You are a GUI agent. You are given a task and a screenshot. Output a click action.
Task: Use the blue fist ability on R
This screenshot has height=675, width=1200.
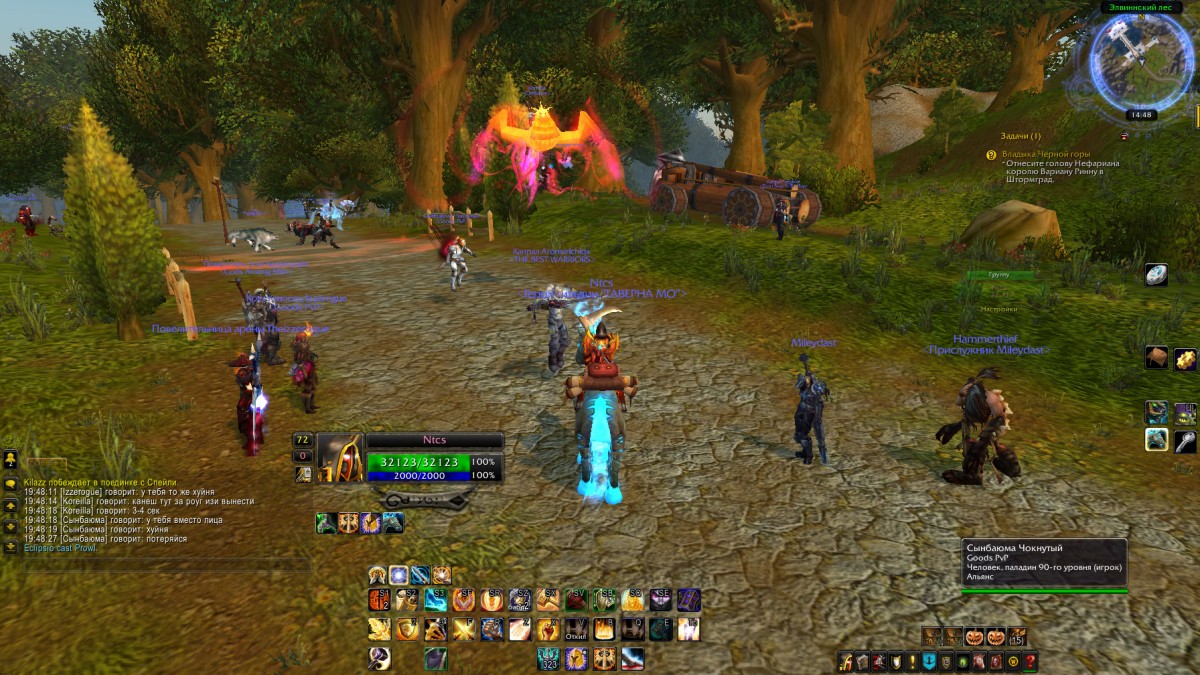(x=491, y=629)
